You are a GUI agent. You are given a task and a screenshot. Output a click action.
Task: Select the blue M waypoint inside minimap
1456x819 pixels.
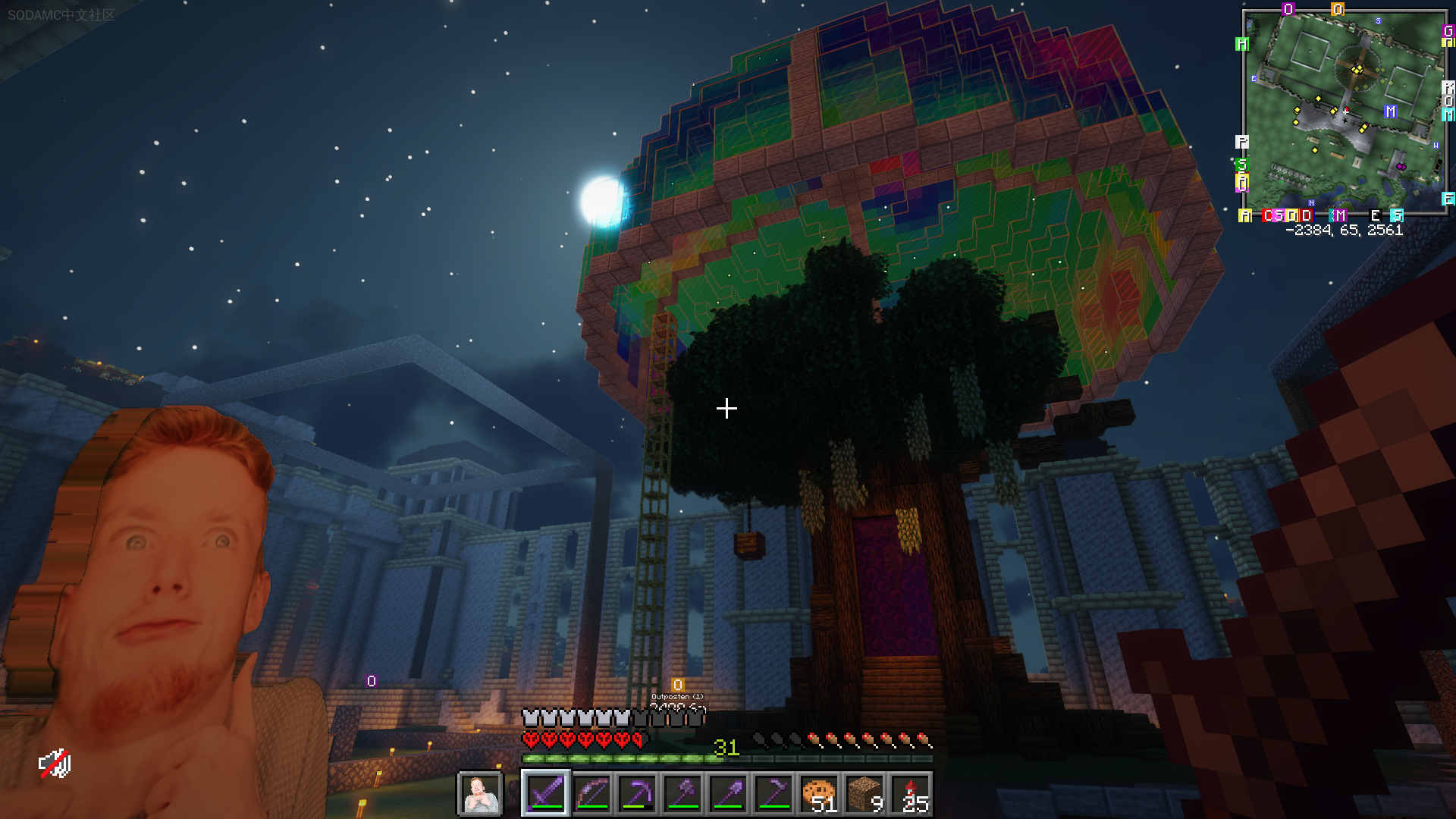[x=1390, y=111]
